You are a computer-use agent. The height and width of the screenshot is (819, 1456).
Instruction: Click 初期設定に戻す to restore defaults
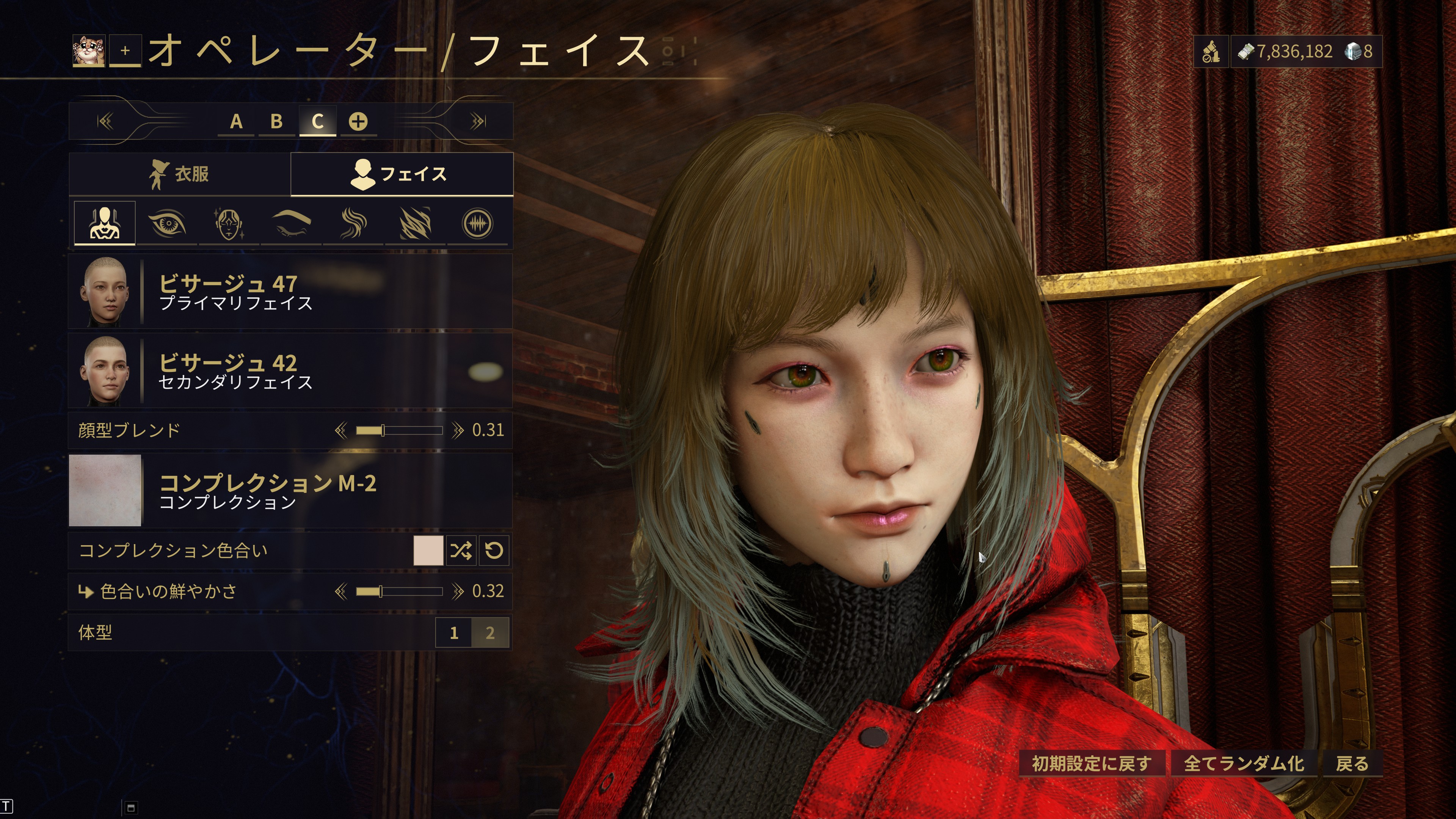pos(1092,764)
